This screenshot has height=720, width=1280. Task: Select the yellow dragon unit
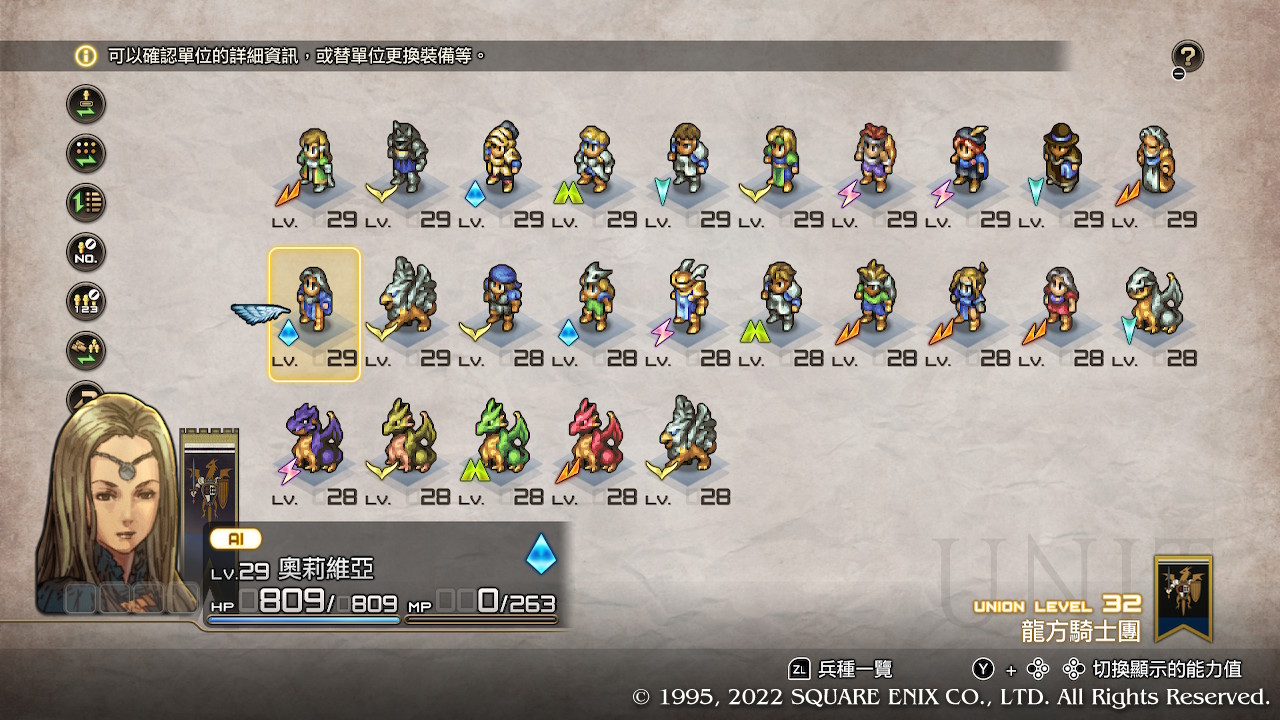pyautogui.click(x=407, y=440)
